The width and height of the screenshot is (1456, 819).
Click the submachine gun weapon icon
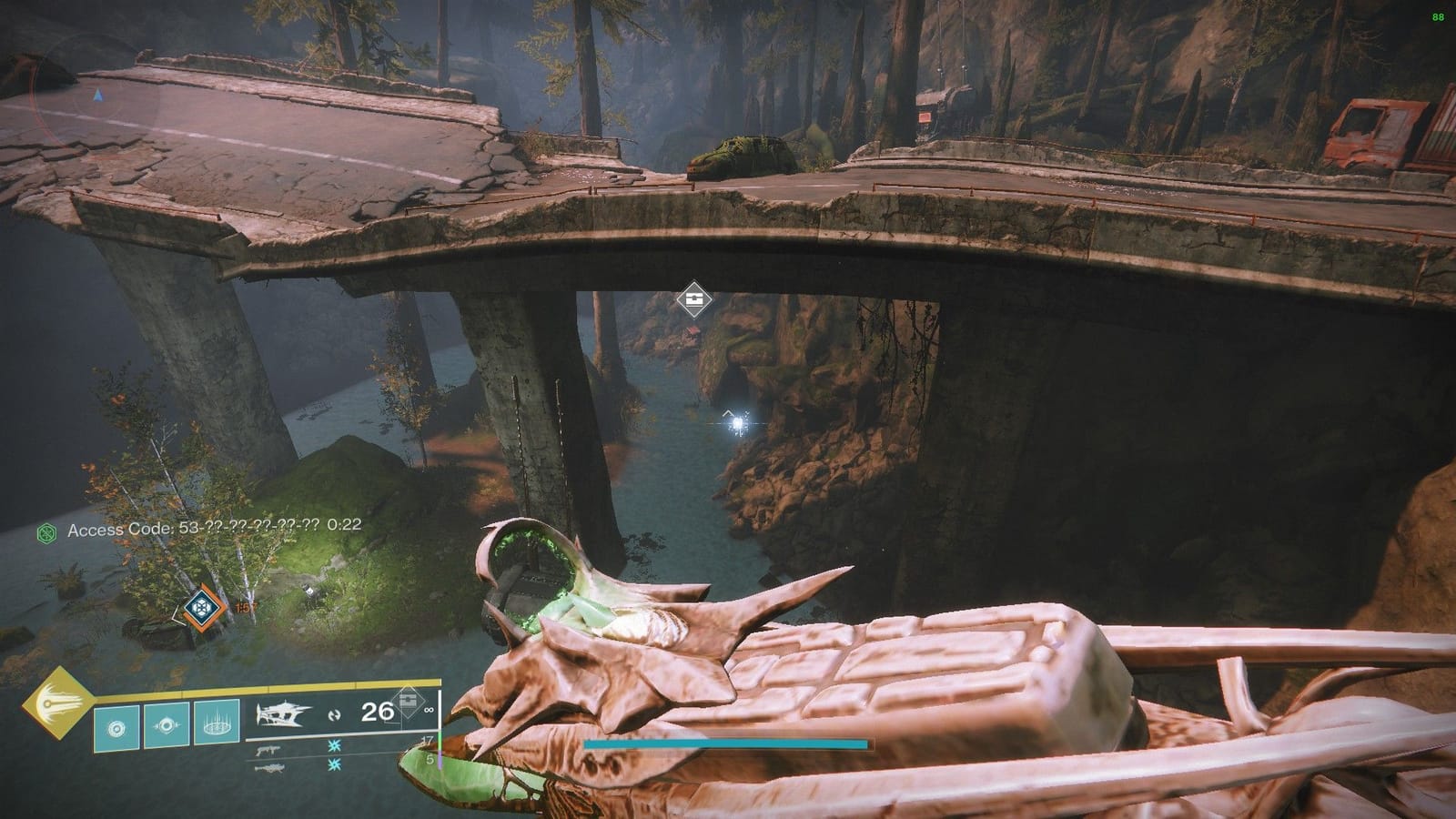(x=269, y=750)
